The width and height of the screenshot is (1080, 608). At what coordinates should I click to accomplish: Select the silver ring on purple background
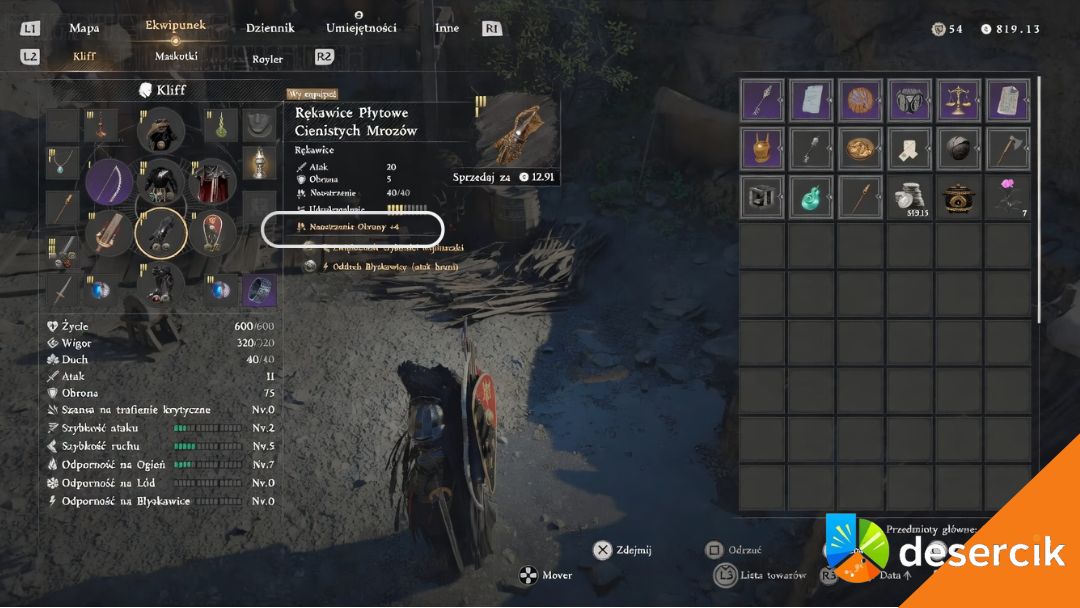[261, 290]
